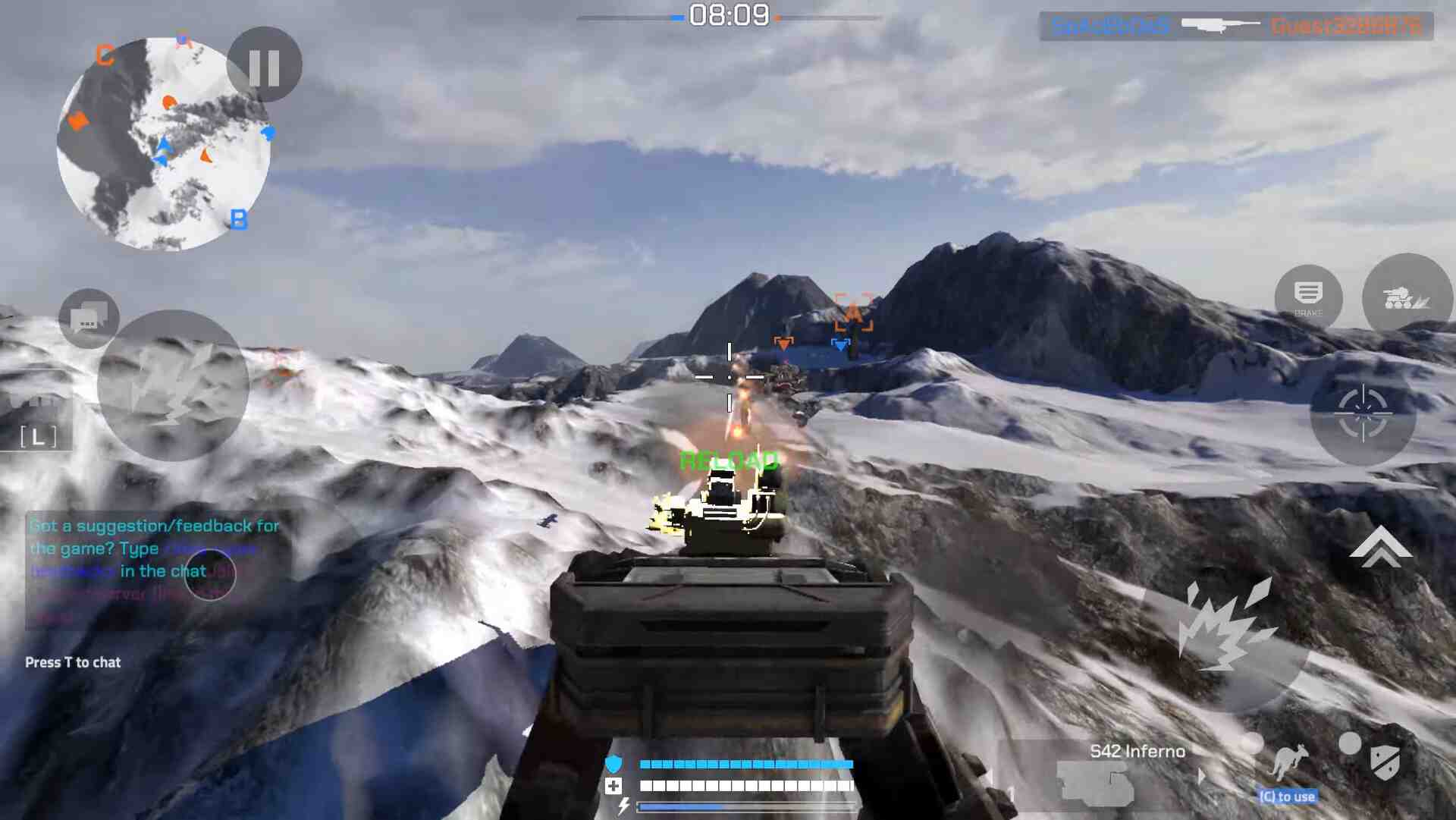Select the S42 Inferno weapon slot
The height and width of the screenshot is (820, 1456).
click(x=1100, y=781)
